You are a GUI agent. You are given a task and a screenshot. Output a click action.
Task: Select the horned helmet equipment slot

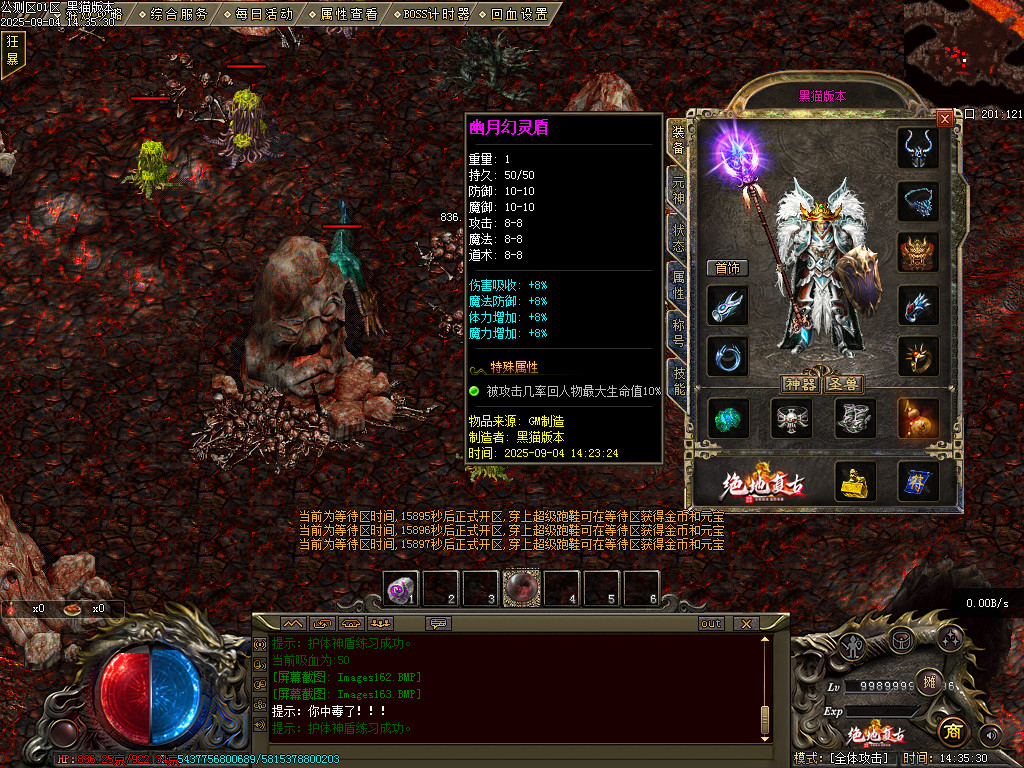pyautogui.click(x=917, y=148)
